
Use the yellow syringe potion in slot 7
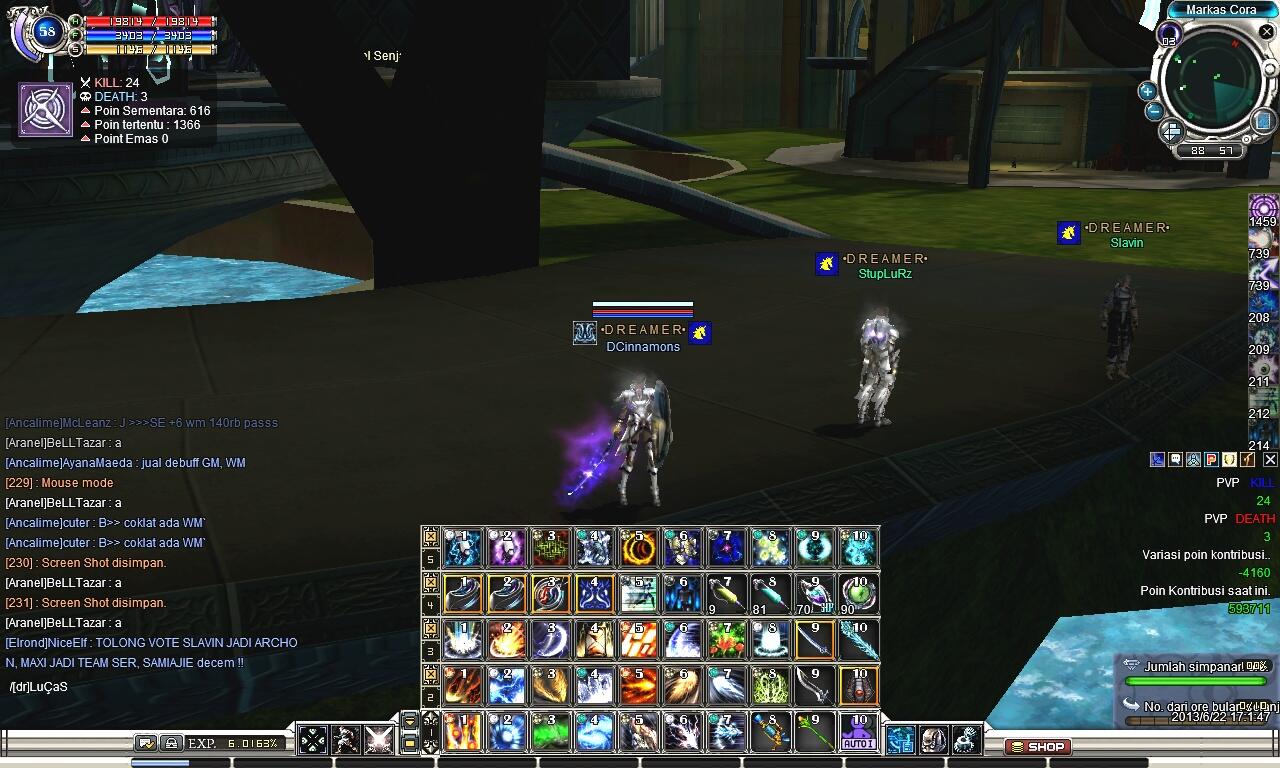click(x=726, y=593)
